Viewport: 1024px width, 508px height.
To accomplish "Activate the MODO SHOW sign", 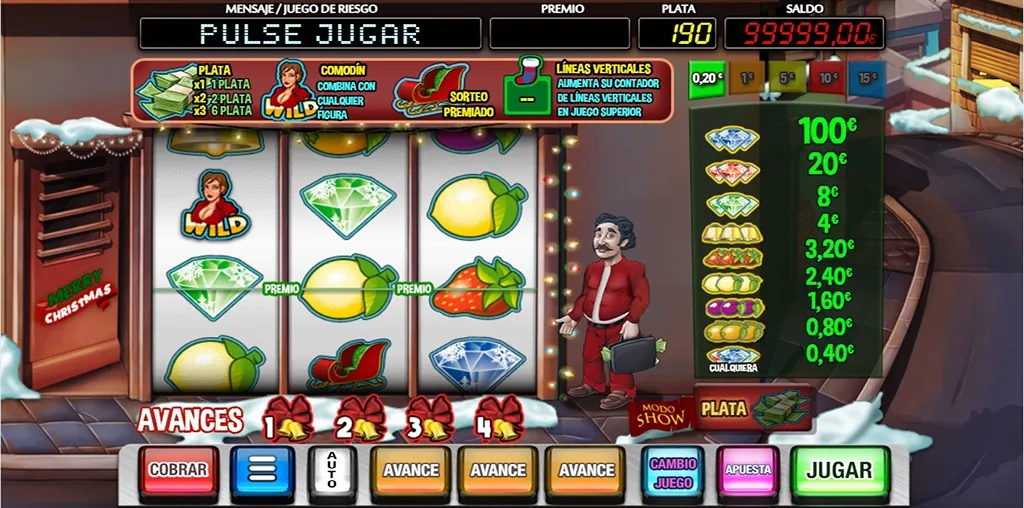I will point(661,414).
